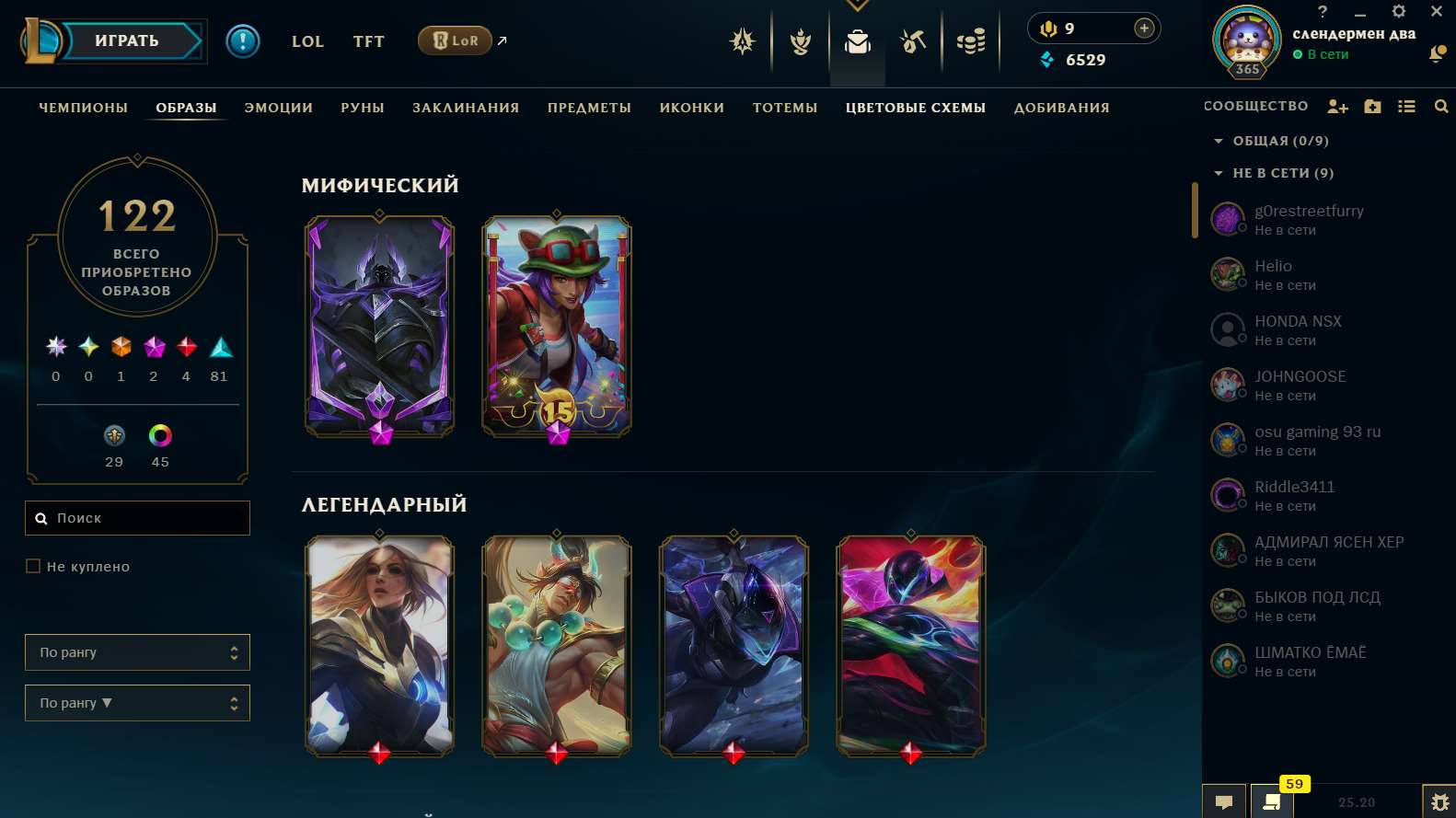Open the 'ЦВЕТОВЫЕ СХЕМЫ' collection tab
1456x818 pixels.
(x=915, y=108)
